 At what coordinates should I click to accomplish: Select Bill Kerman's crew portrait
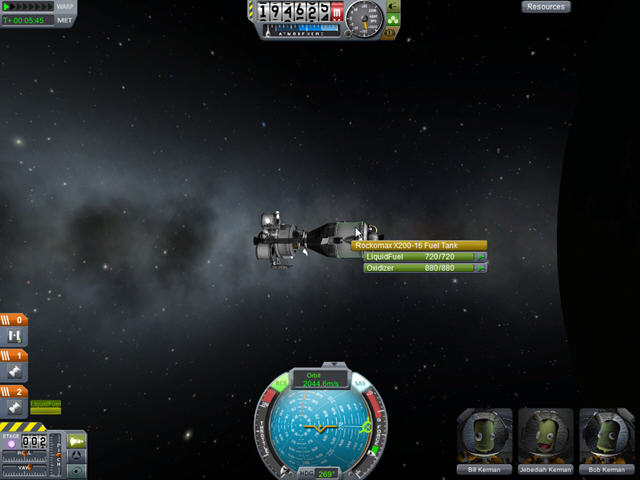pyautogui.click(x=485, y=436)
